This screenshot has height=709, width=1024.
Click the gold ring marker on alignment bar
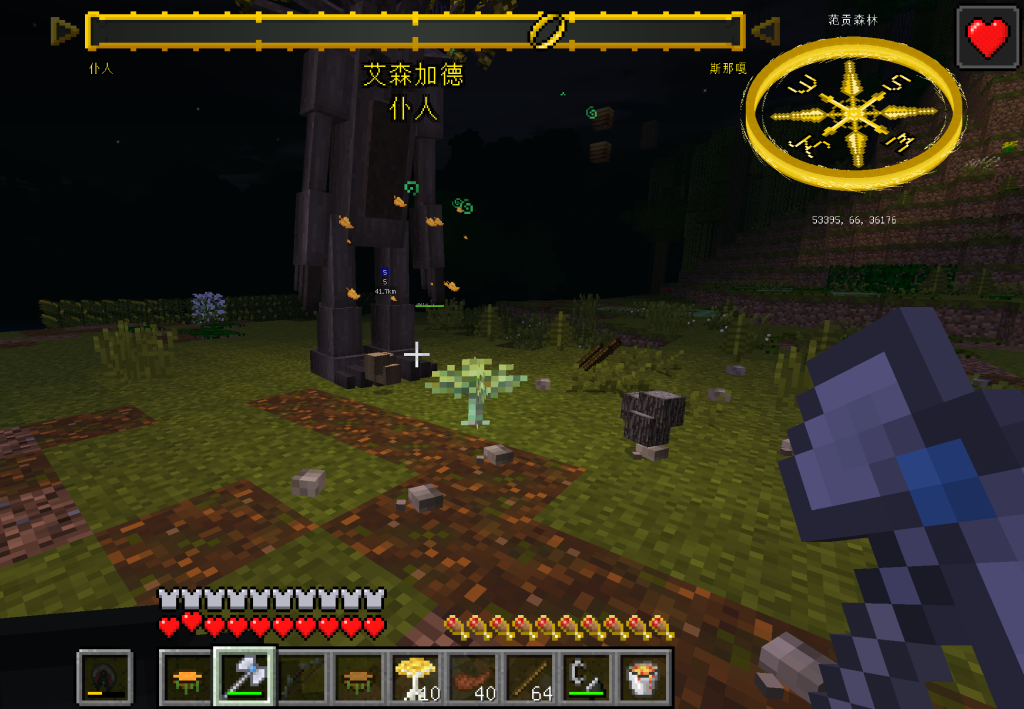pyautogui.click(x=549, y=31)
